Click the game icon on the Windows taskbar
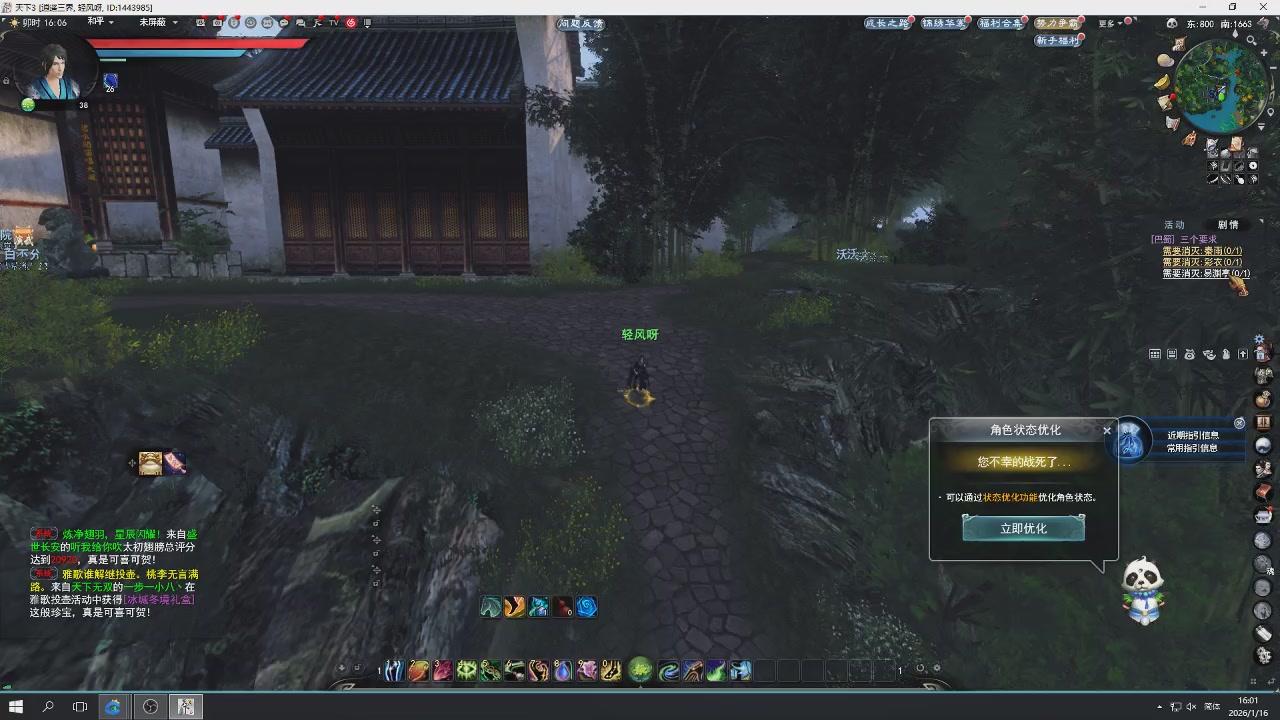Viewport: 1280px width, 720px height. coord(186,706)
